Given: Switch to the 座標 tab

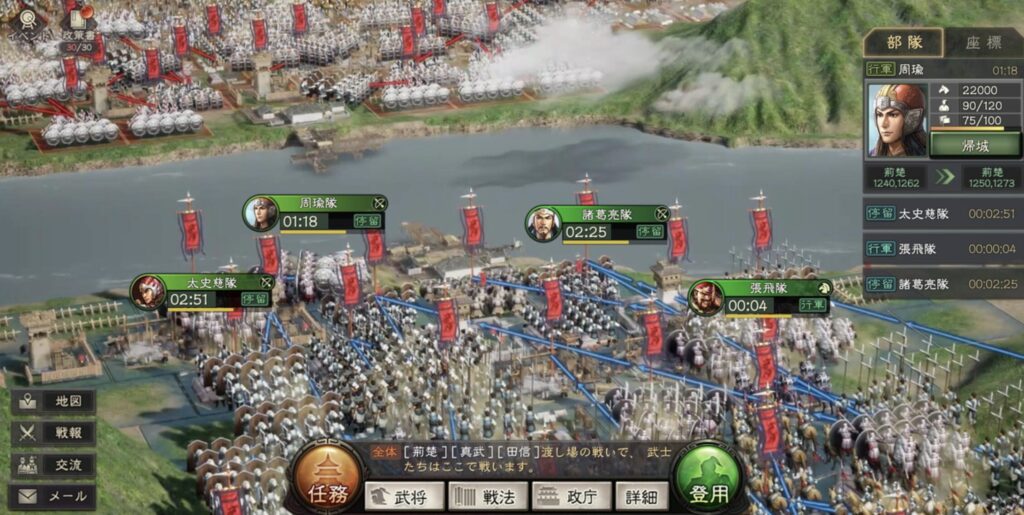Looking at the screenshot, I should coord(982,42).
